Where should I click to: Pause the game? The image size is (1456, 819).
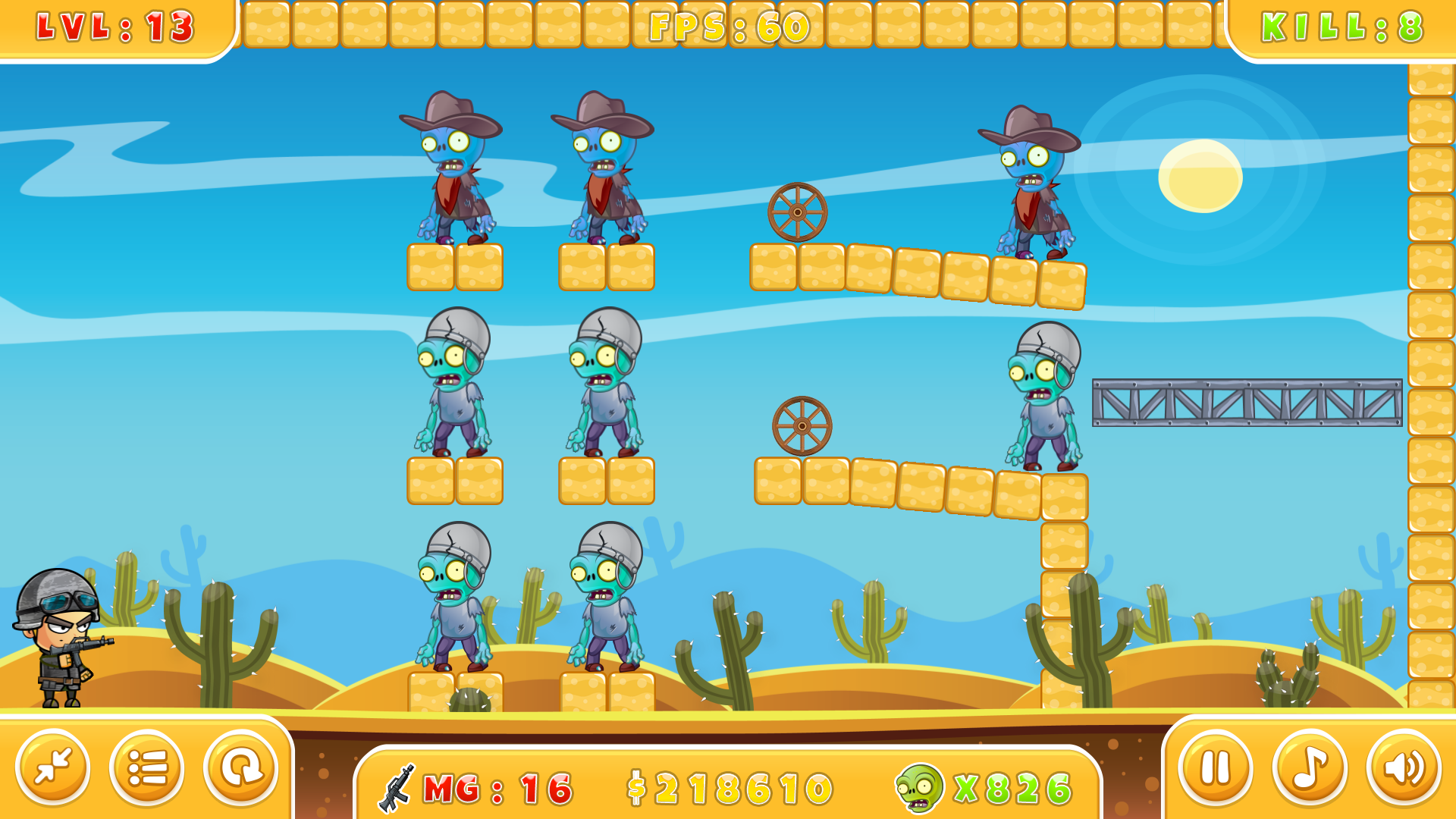pyautogui.click(x=1215, y=767)
